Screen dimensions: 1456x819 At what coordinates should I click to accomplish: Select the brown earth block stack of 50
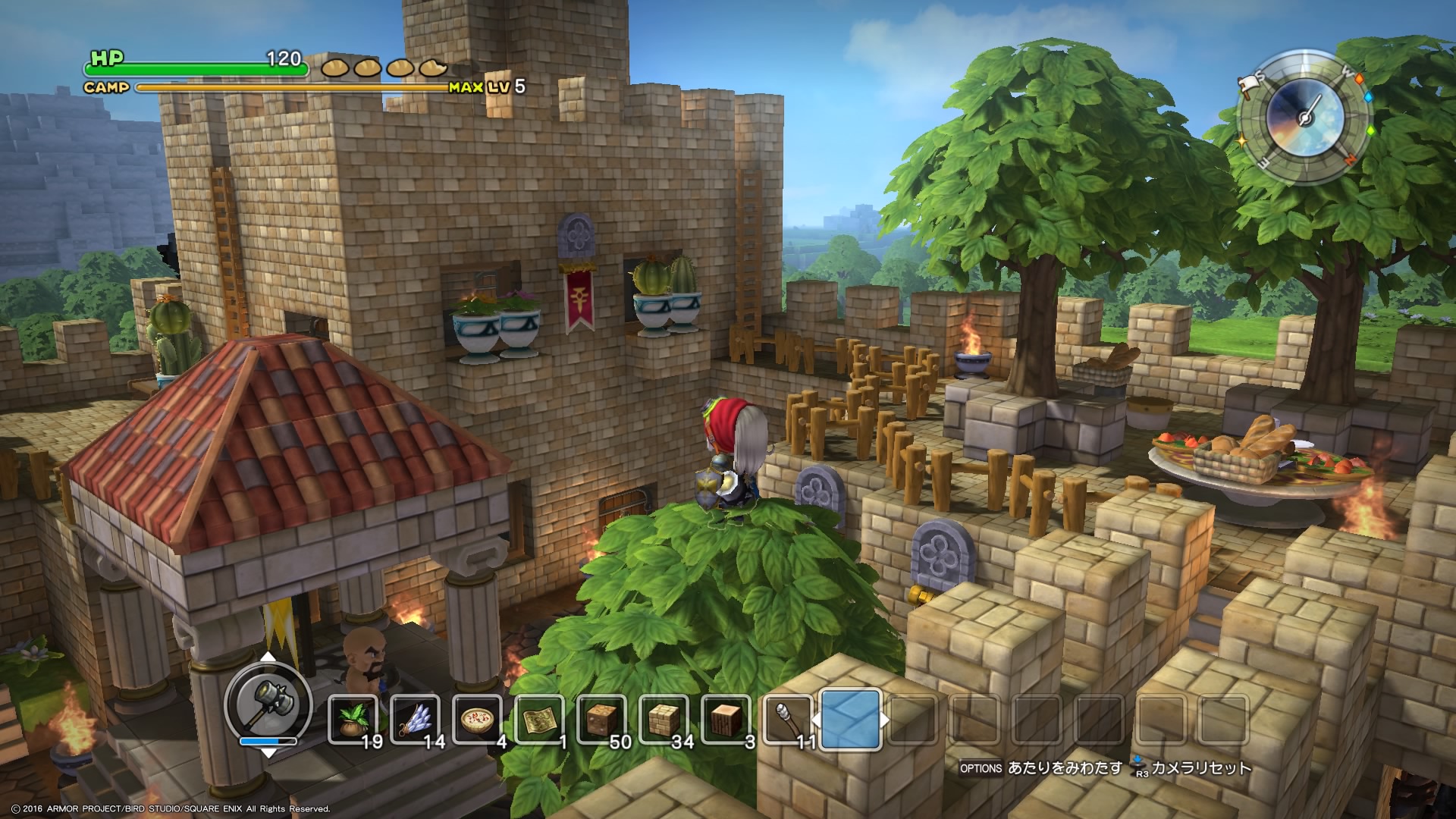pos(602,718)
